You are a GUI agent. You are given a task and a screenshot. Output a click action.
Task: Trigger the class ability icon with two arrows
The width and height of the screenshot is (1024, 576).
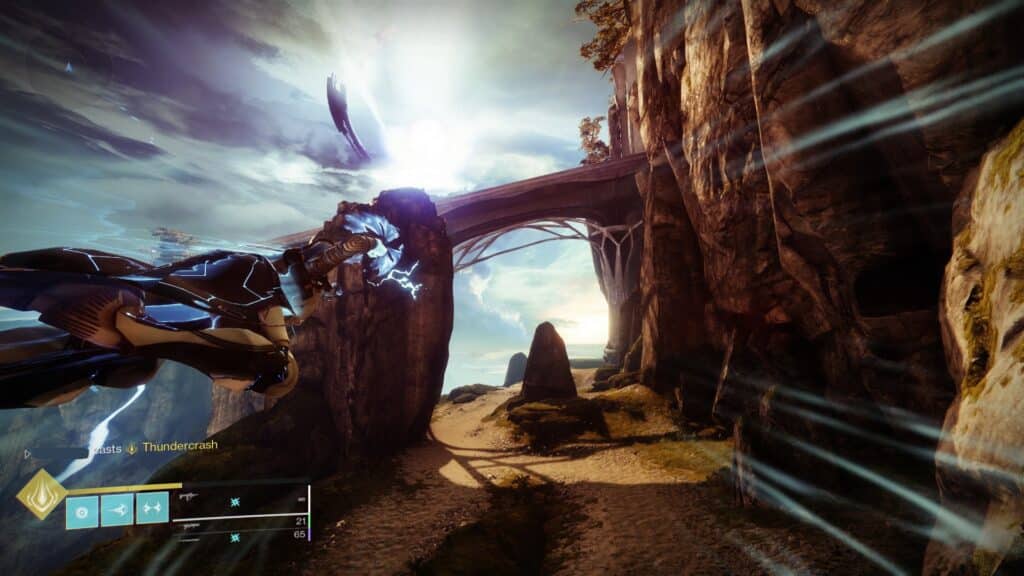152,510
